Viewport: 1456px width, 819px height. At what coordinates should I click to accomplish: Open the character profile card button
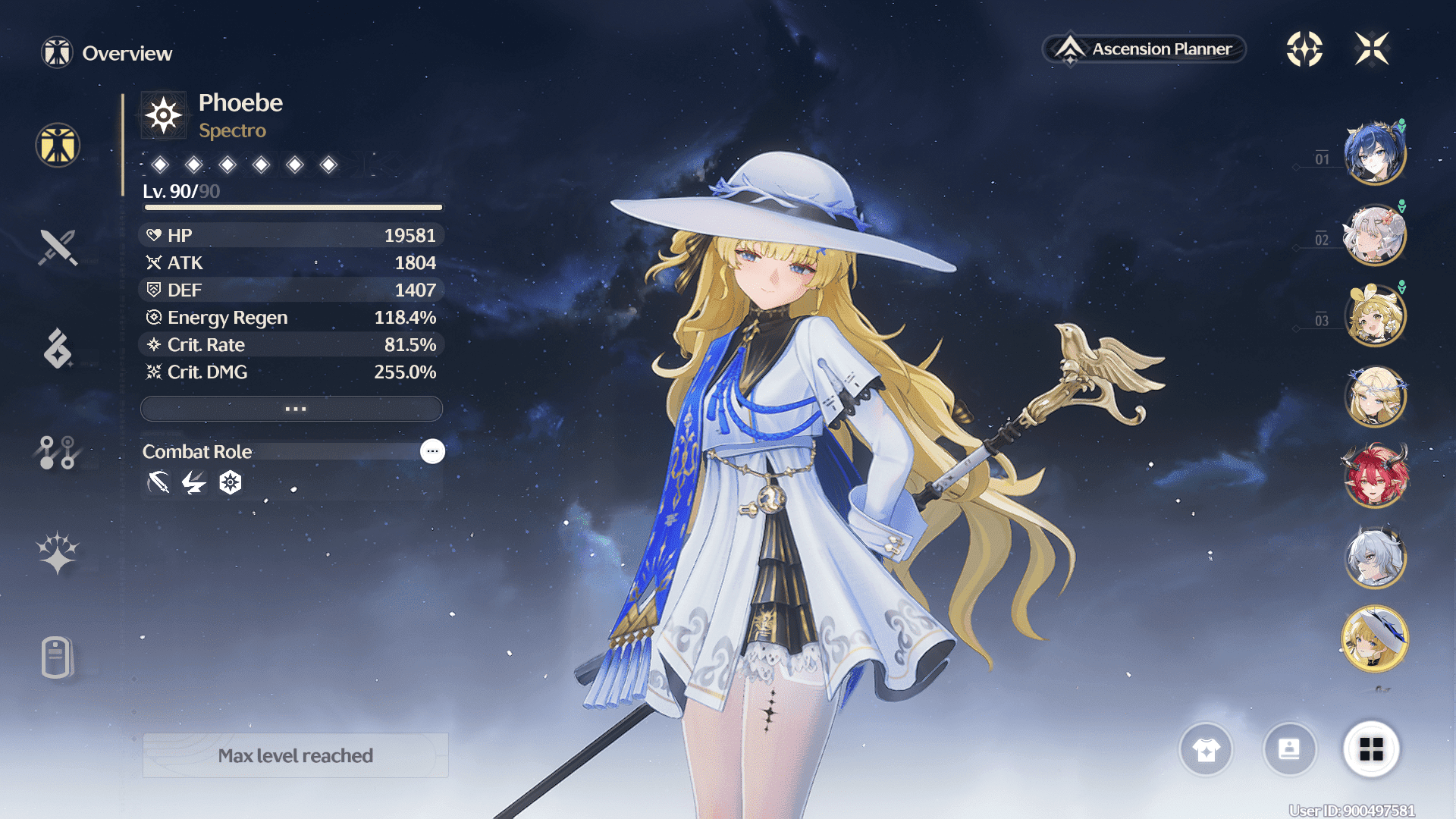(1289, 750)
